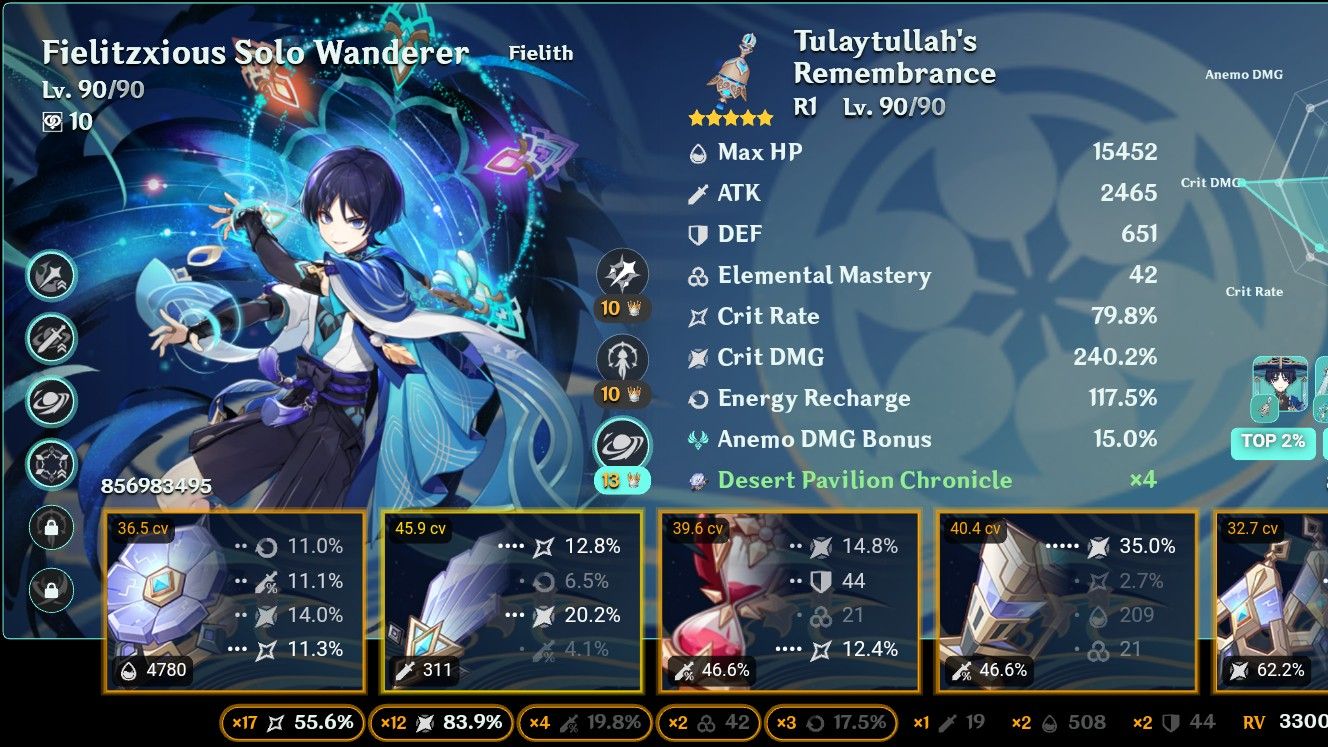Click the Desert Pavilion Chronicle set icon

pyautogui.click(x=700, y=480)
